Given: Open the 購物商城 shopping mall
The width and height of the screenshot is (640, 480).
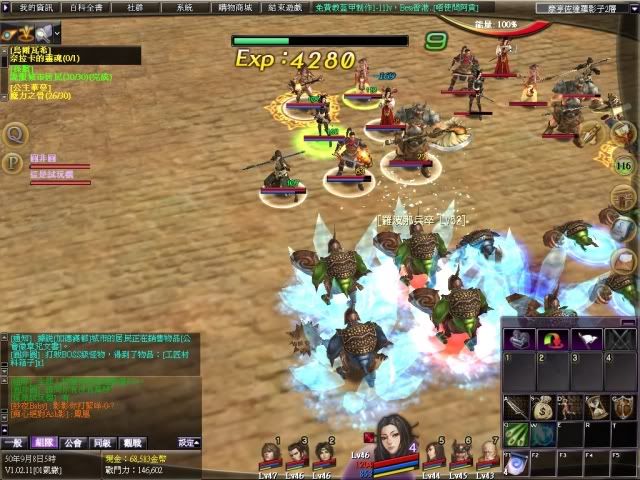Looking at the screenshot, I should click(x=234, y=7).
